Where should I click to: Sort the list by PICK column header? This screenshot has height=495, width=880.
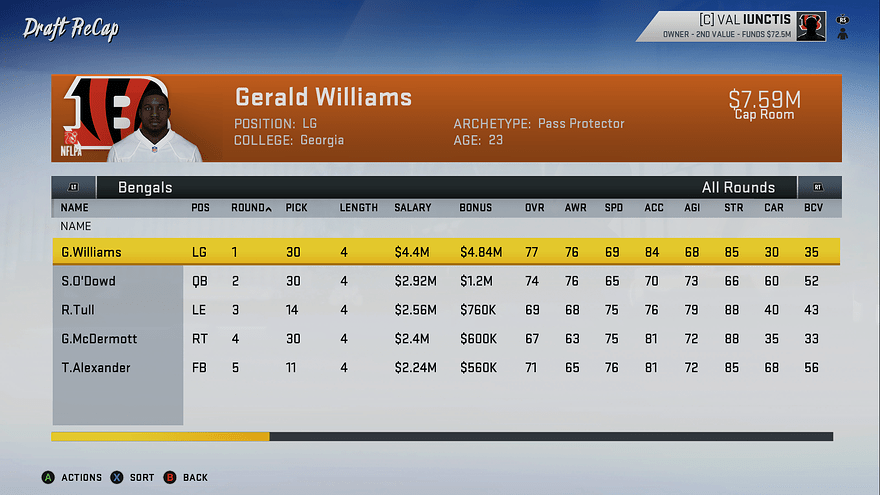click(x=296, y=208)
